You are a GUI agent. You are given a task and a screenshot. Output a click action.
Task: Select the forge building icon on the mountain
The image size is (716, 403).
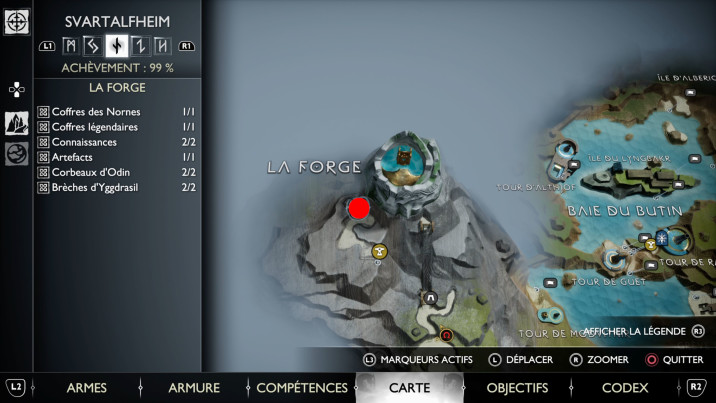click(406, 156)
